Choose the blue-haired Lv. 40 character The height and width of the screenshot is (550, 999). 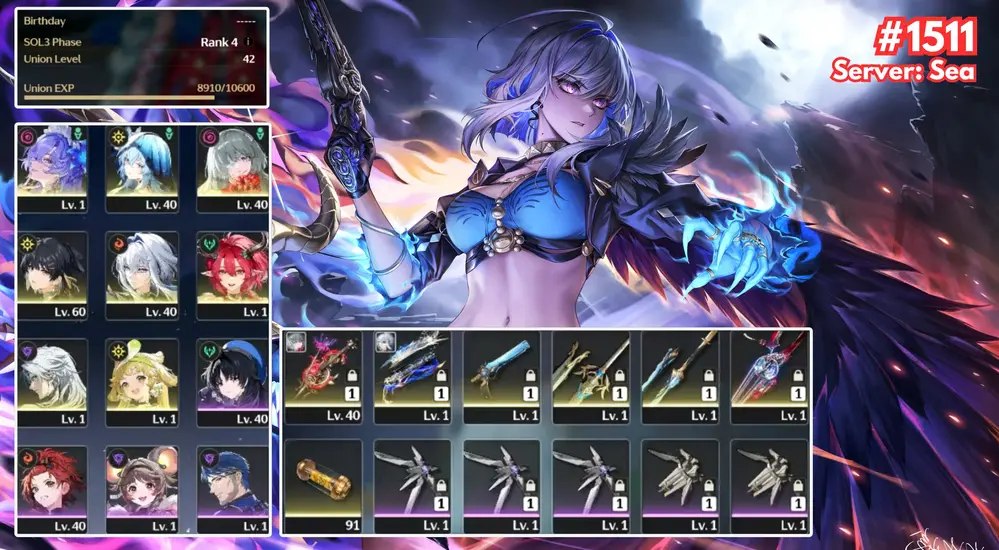tap(142, 166)
